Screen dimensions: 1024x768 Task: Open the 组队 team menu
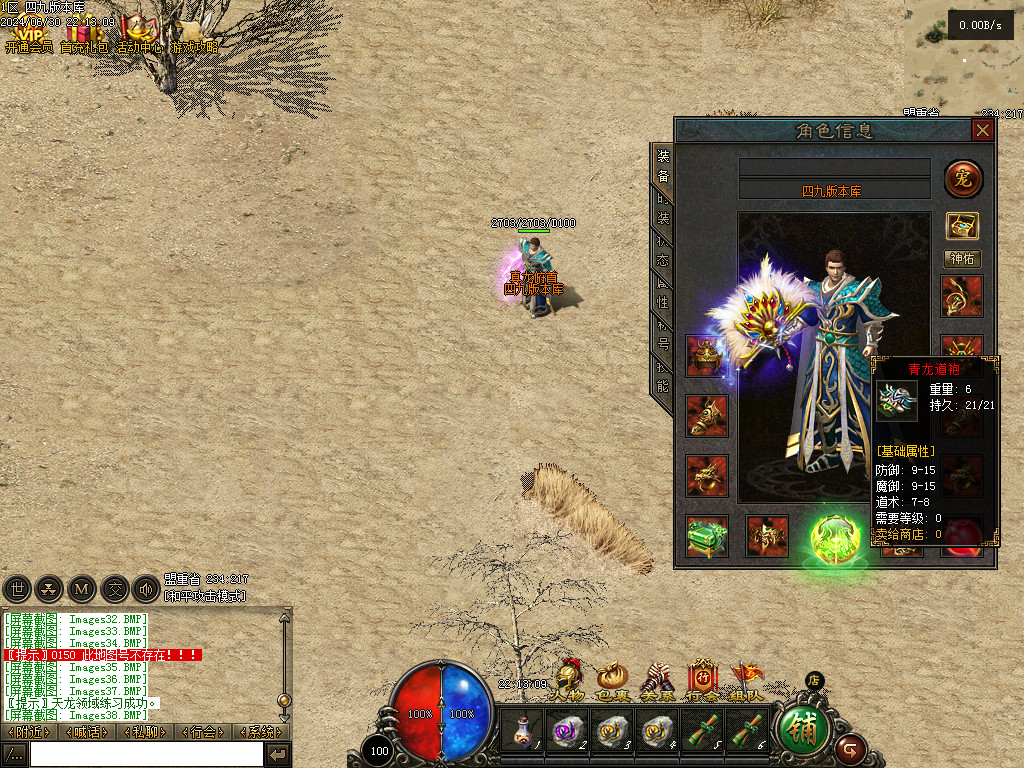pos(747,680)
